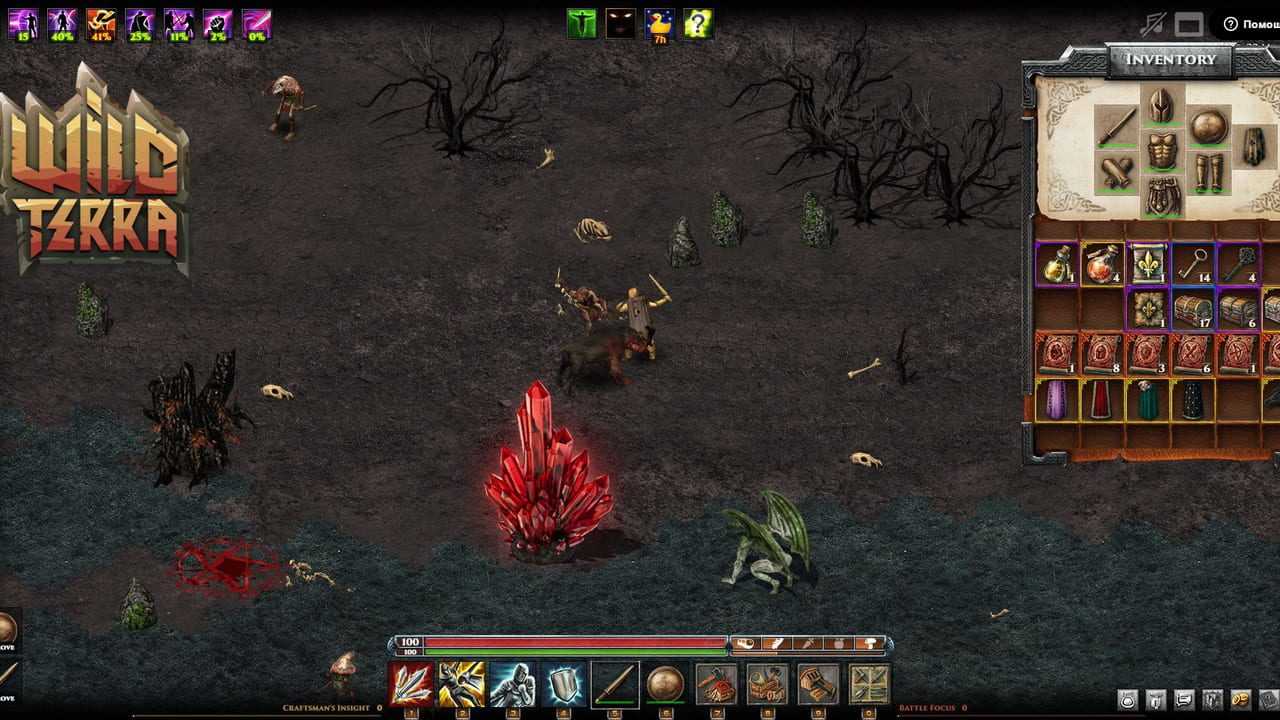Select the purple cloak in inventory
The width and height of the screenshot is (1280, 720).
1056,400
